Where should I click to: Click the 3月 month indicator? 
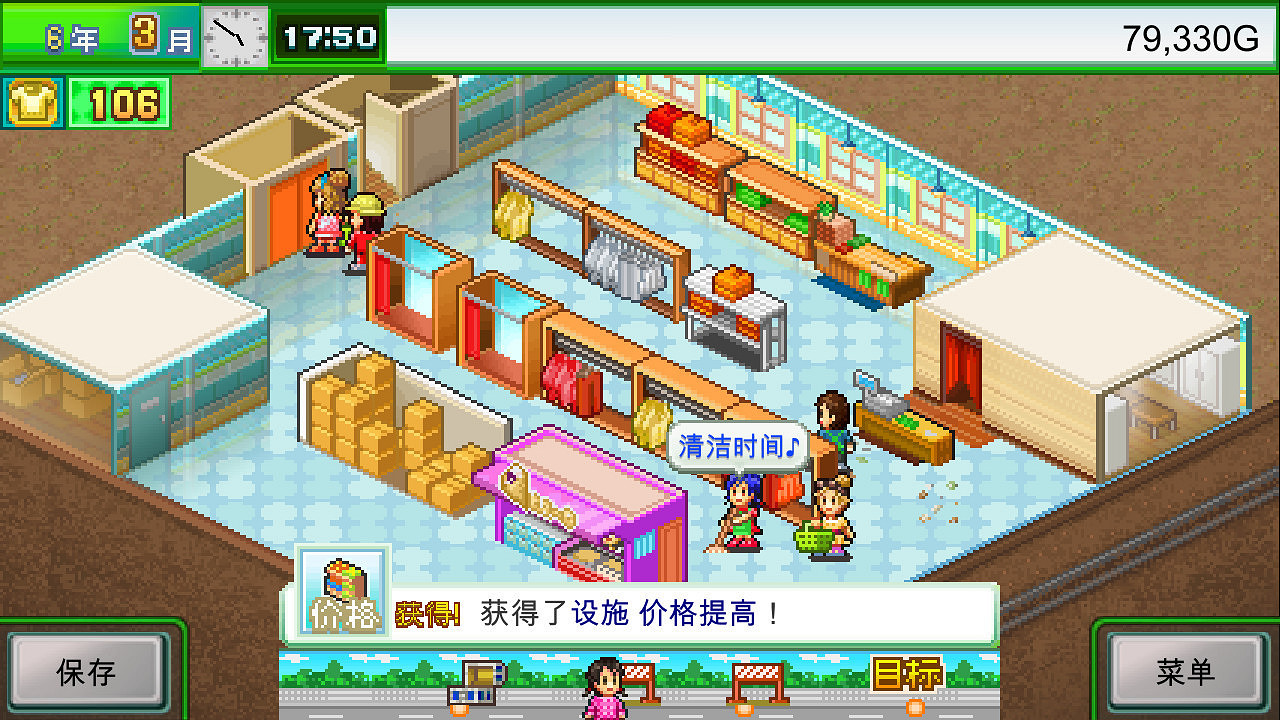click(152, 32)
